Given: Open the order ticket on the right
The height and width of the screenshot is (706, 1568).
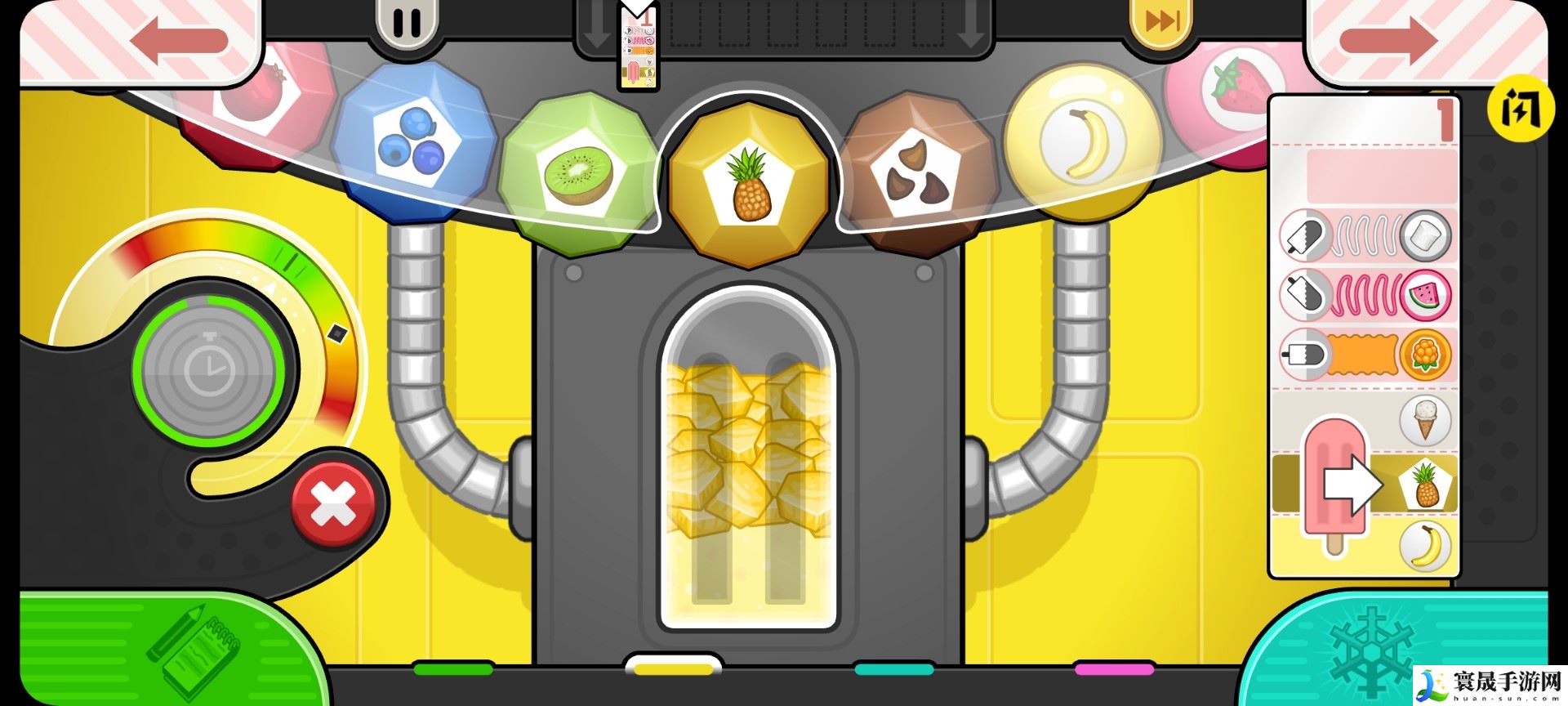Looking at the screenshot, I should click(1362, 335).
